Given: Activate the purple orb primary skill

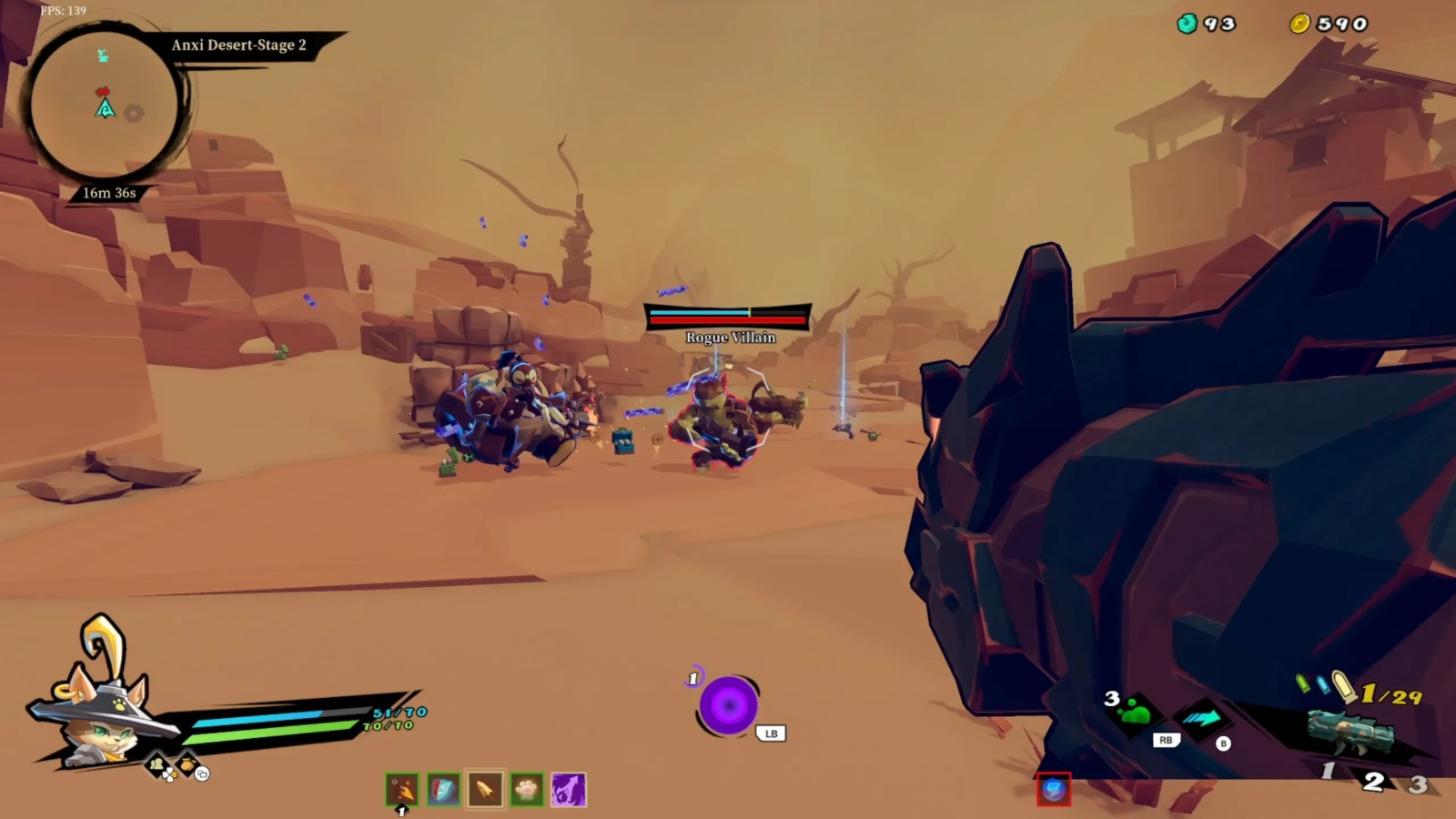Looking at the screenshot, I should click(728, 705).
